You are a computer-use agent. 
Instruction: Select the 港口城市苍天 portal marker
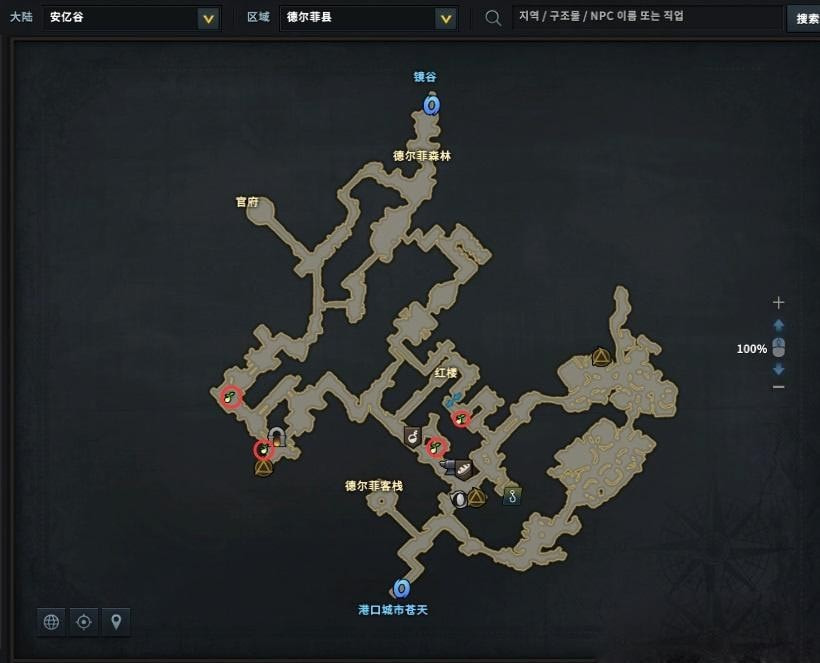click(x=402, y=588)
